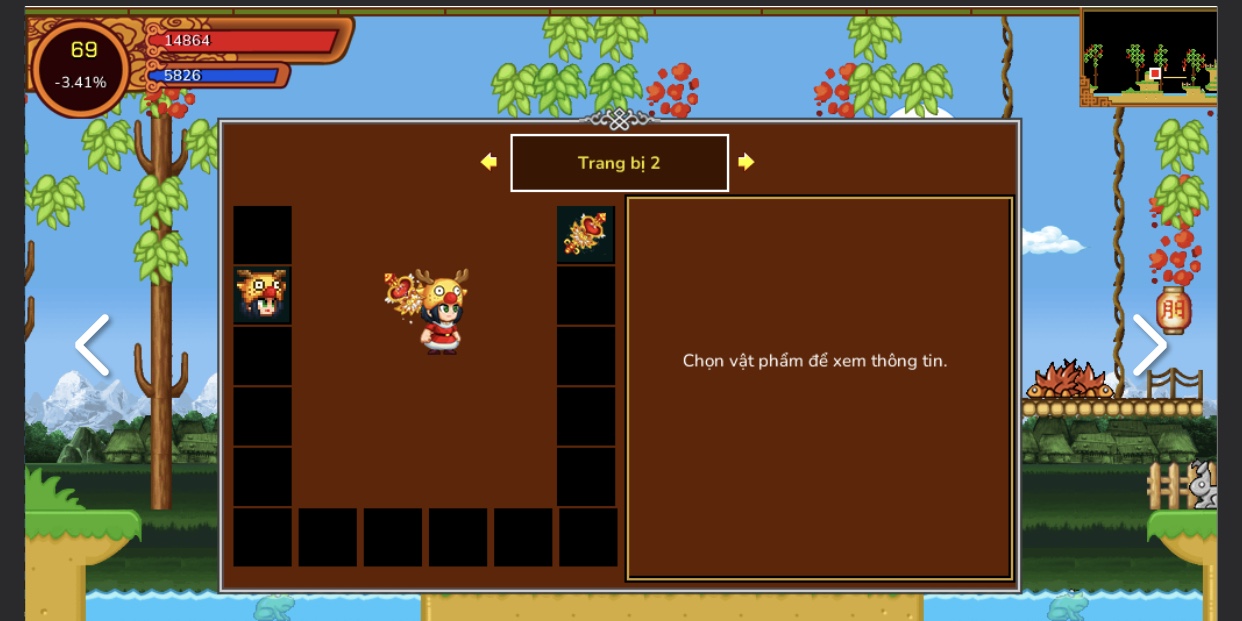Select the golden scepter weapon slot
The width and height of the screenshot is (1242, 621).
[586, 234]
